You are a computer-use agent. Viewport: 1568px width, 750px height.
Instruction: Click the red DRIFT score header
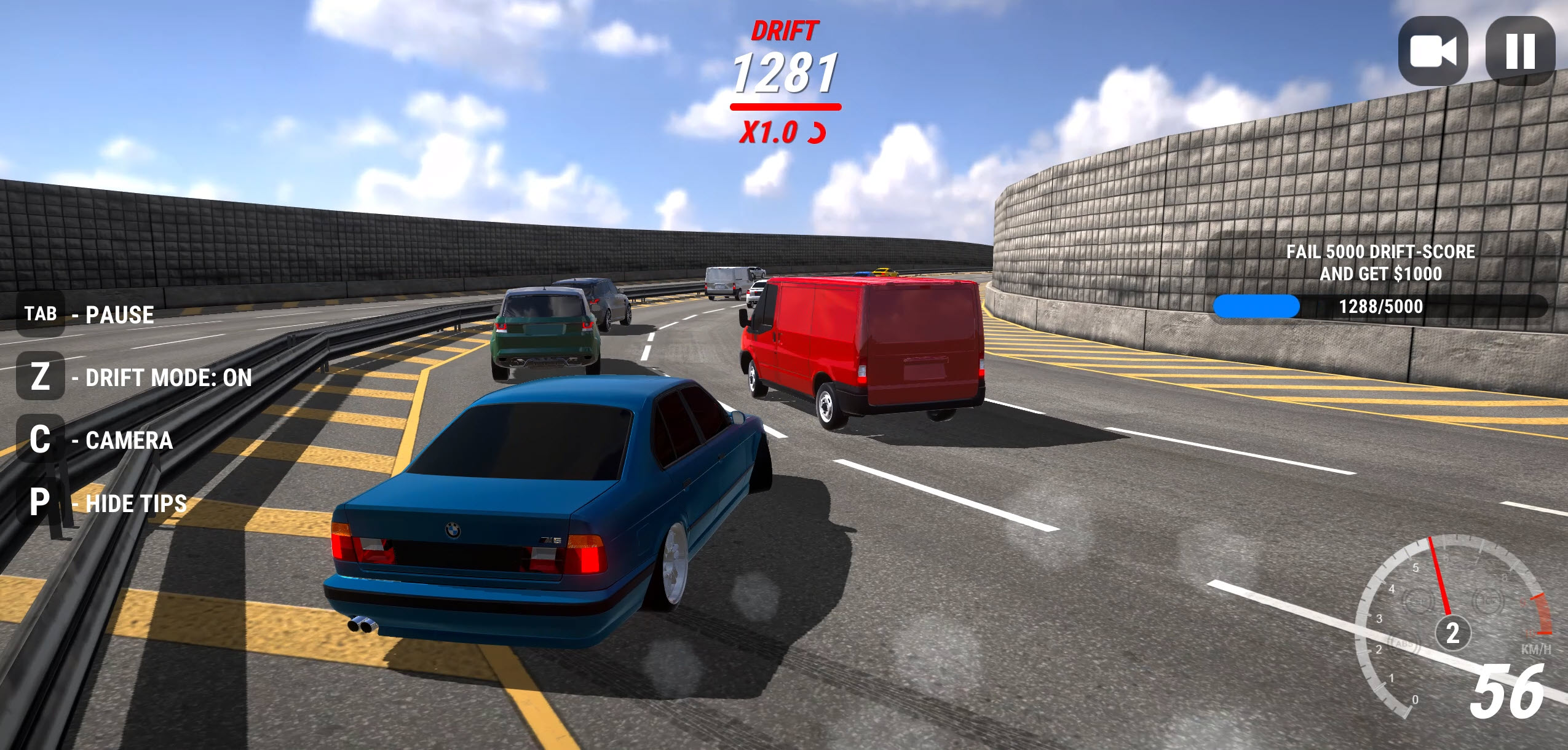pos(786,30)
